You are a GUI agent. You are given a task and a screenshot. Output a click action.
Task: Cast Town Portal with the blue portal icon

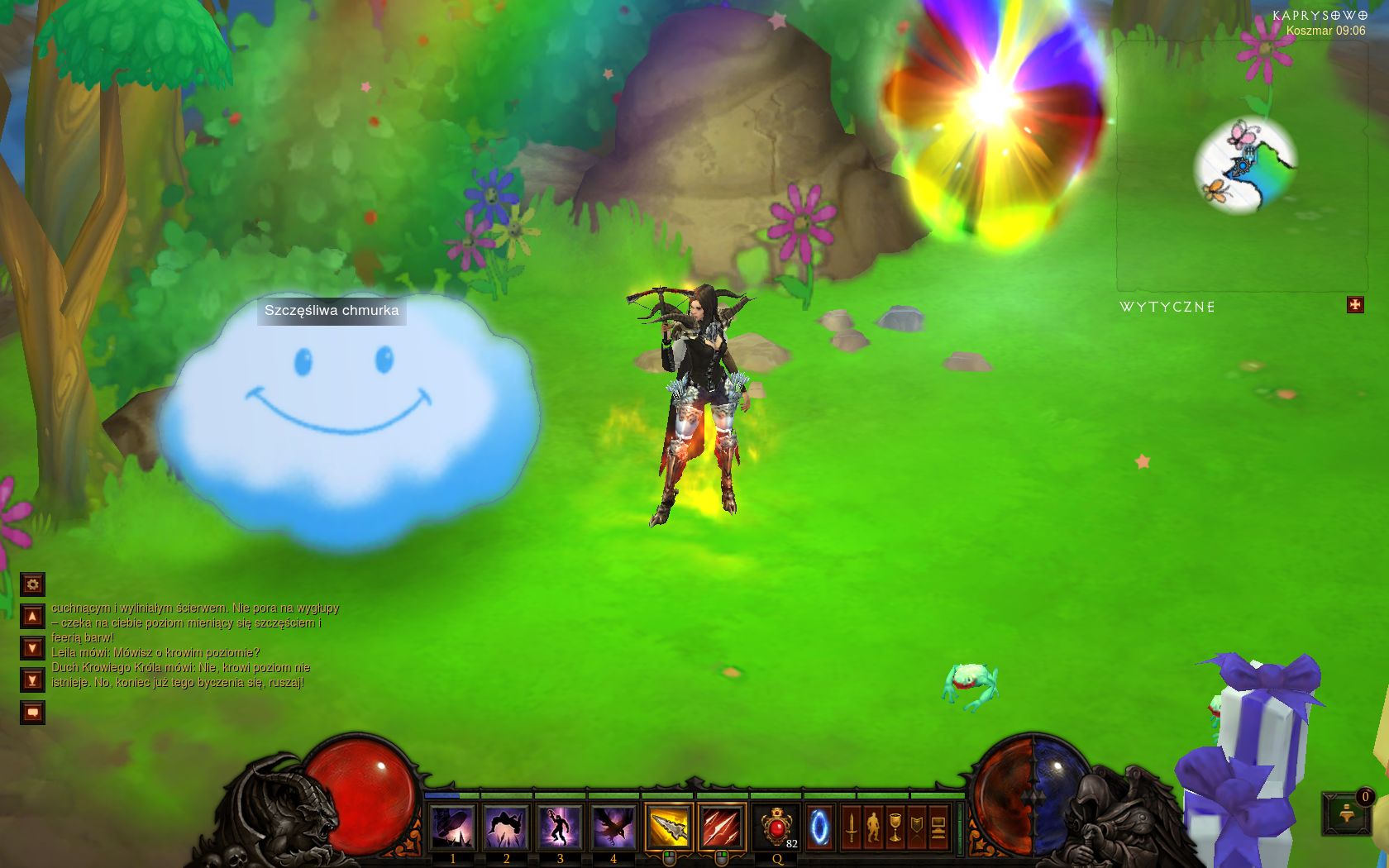coord(819,827)
